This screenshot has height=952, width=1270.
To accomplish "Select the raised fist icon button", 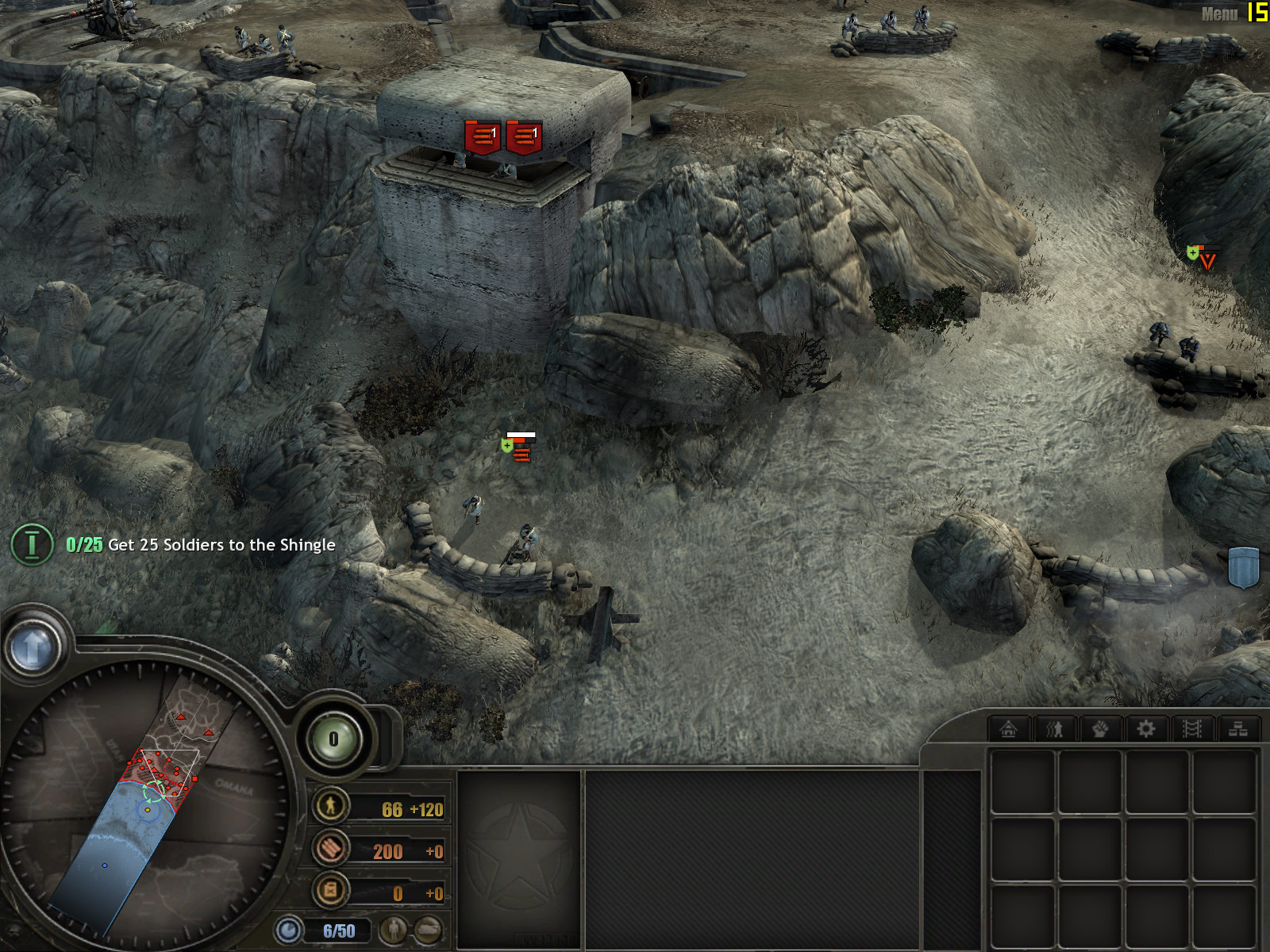I will point(1100,728).
